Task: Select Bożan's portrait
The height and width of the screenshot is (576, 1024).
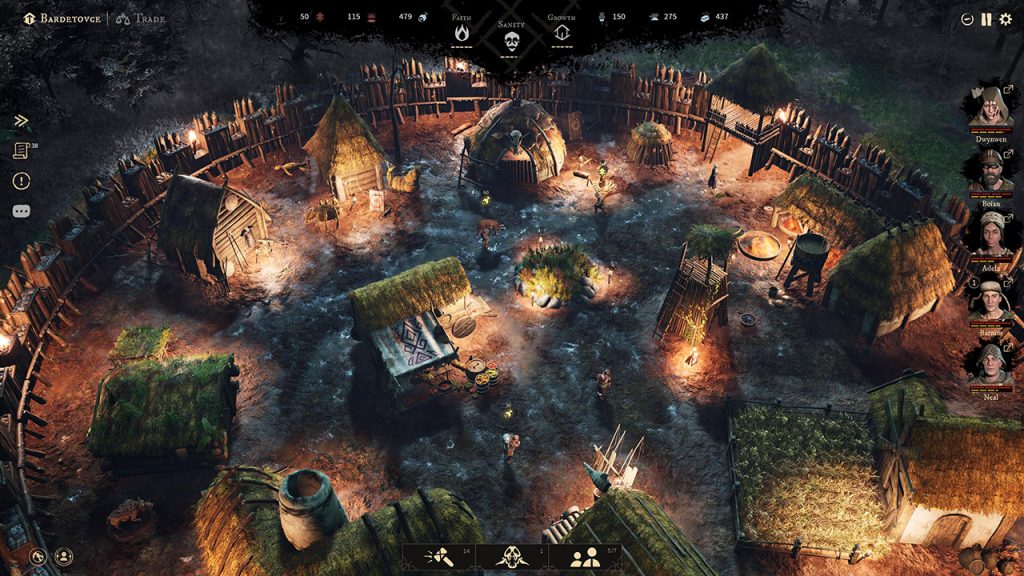Action: coord(989,170)
